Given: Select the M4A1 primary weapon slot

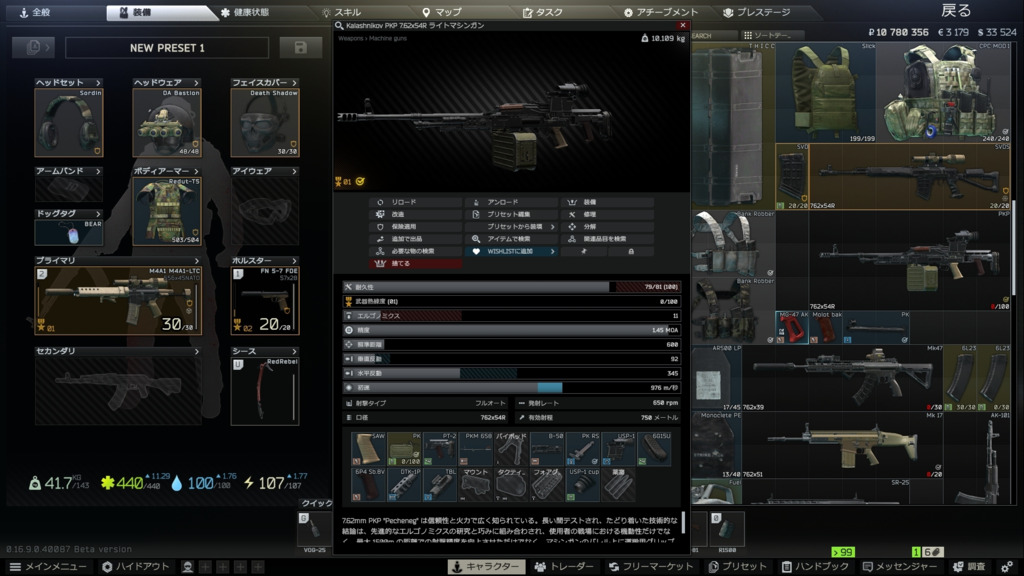Looking at the screenshot, I should point(118,300).
